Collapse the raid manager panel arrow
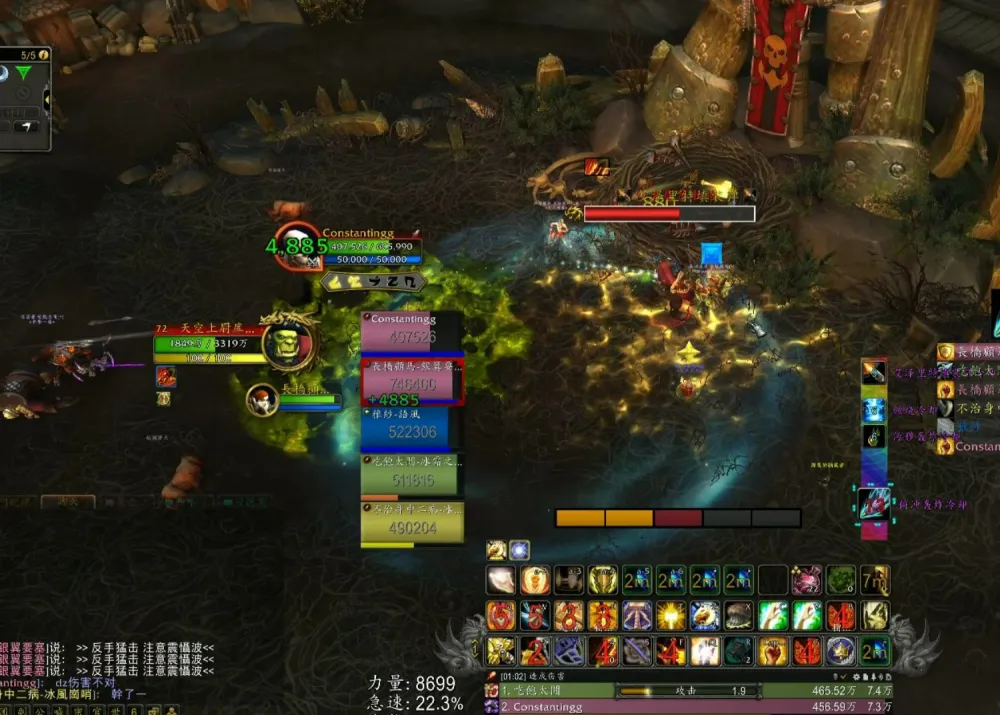 (x=46, y=99)
